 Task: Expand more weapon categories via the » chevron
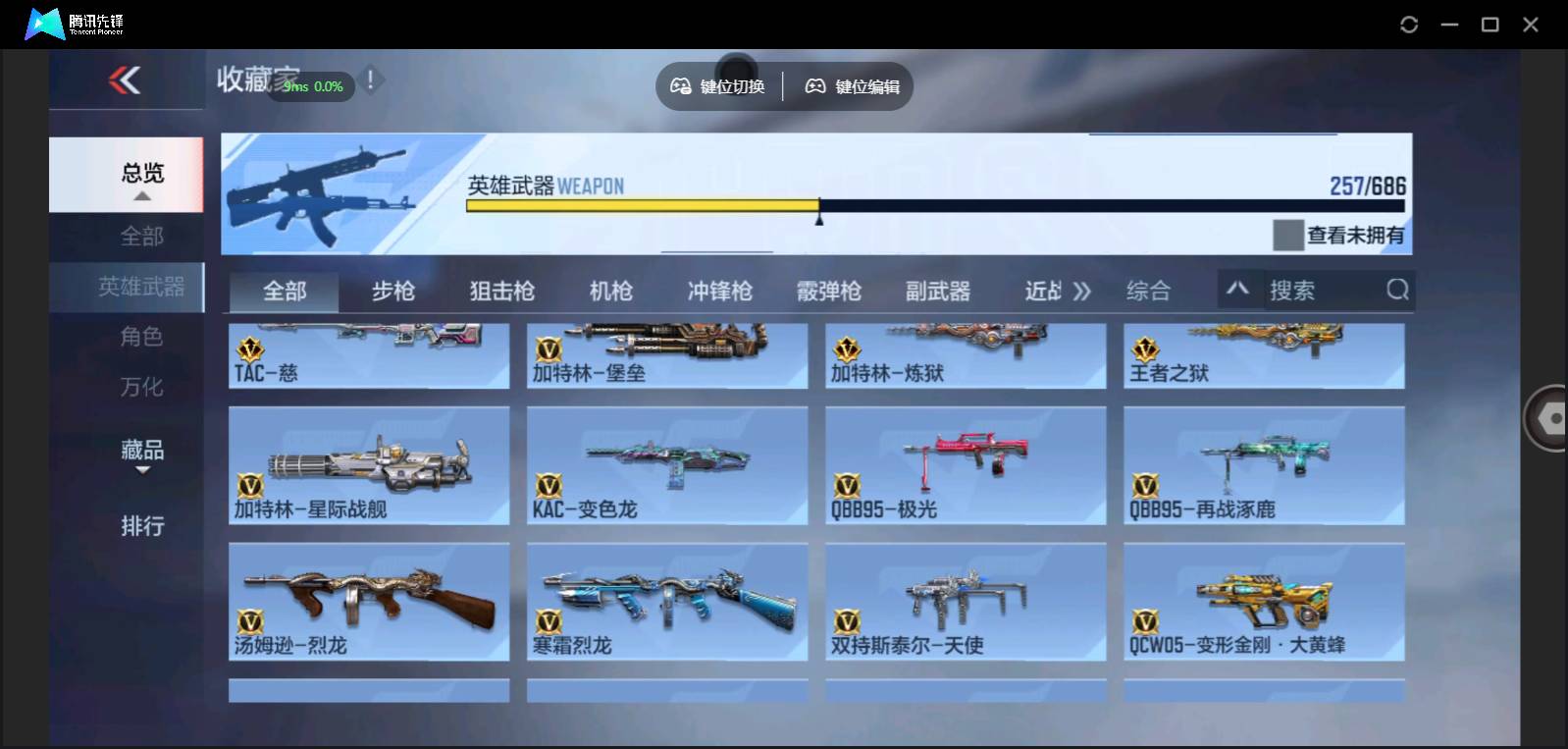pos(1082,290)
